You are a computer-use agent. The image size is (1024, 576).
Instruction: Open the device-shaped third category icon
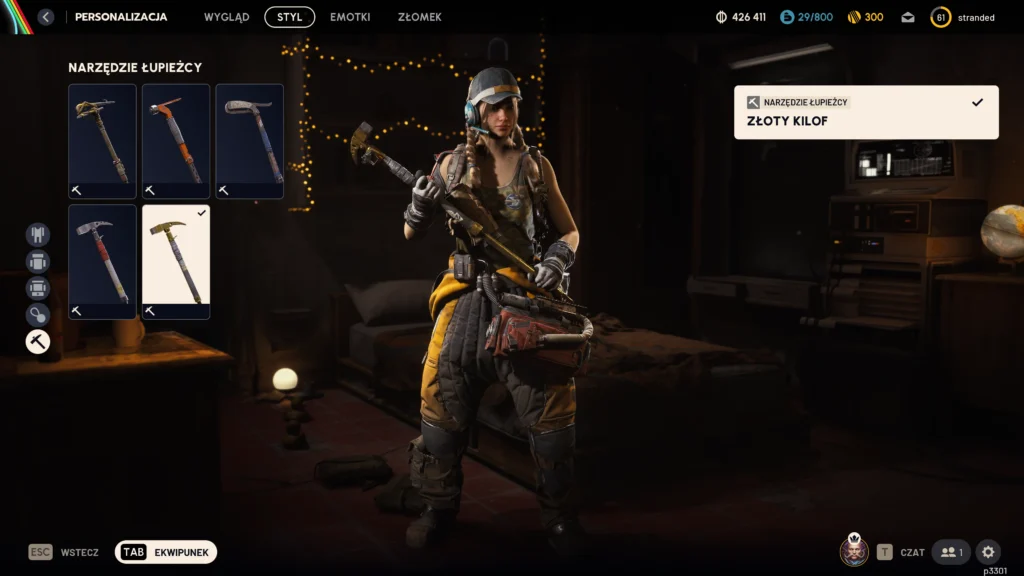38,288
